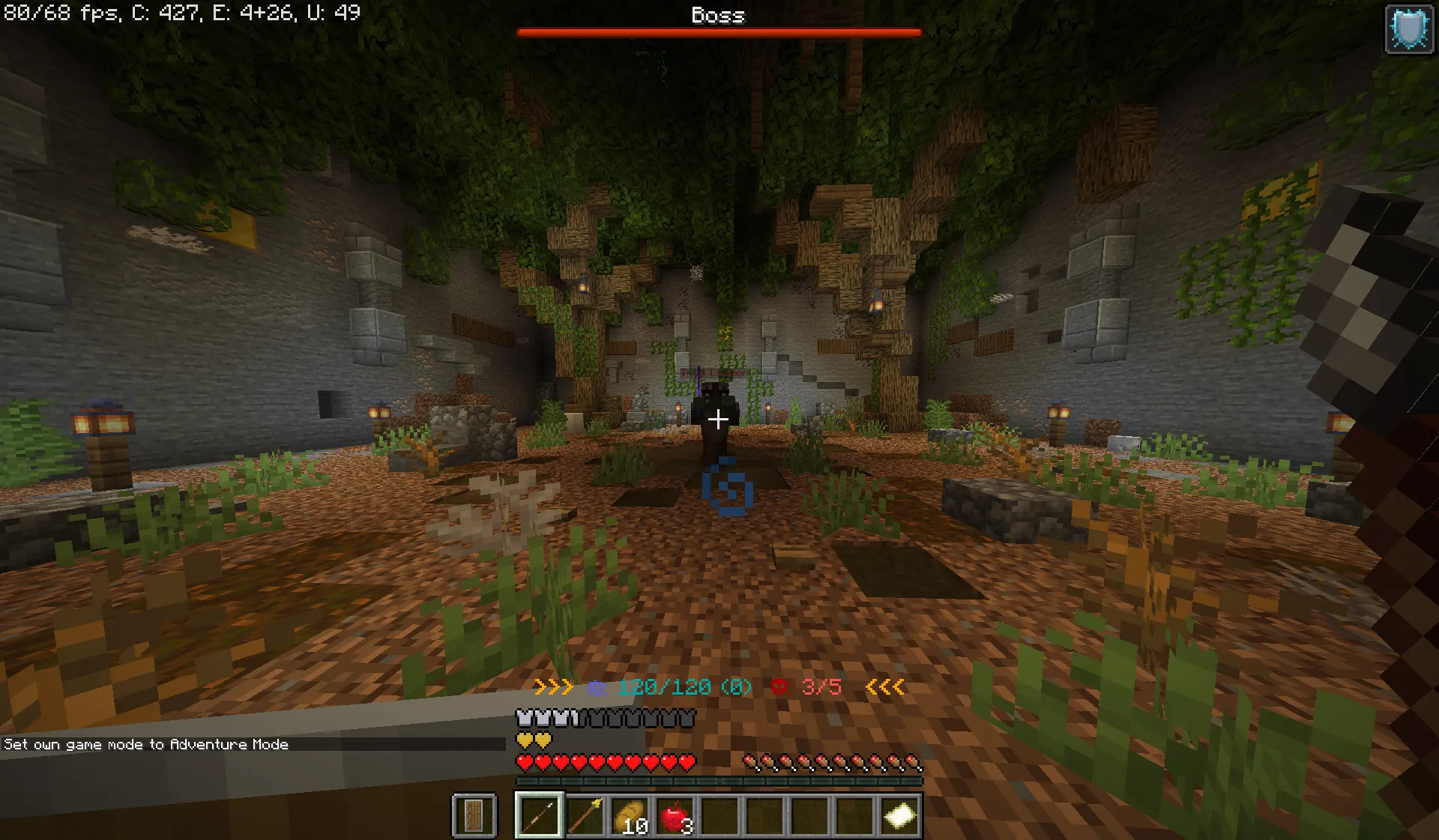
Task: Click the red skull icon next to 3/5
Action: coord(779,685)
